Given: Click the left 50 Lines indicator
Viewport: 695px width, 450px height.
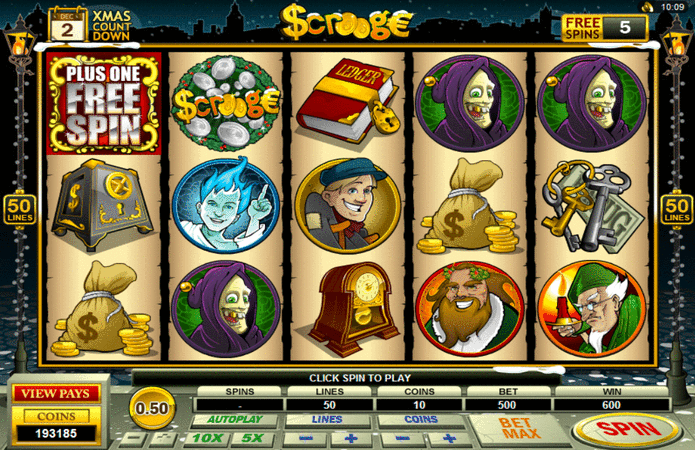Looking at the screenshot, I should [19, 209].
